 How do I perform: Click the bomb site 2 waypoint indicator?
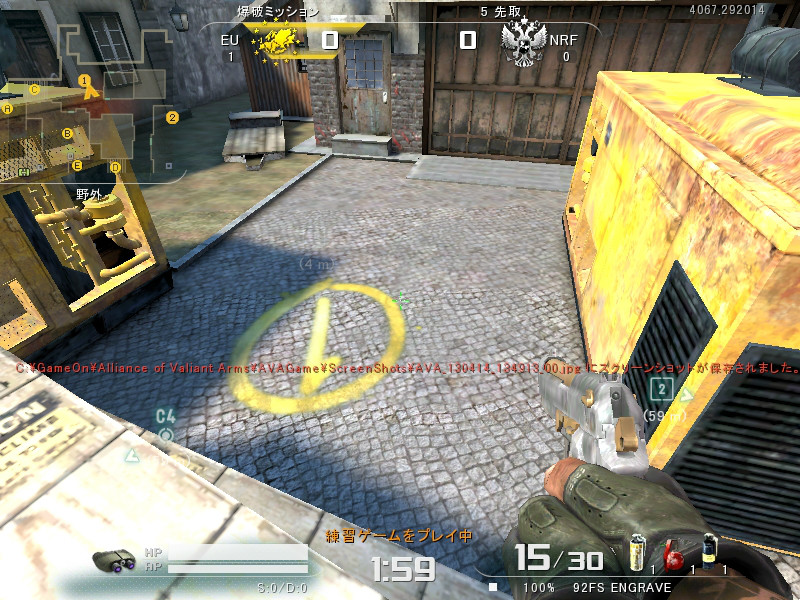pyautogui.click(x=661, y=389)
